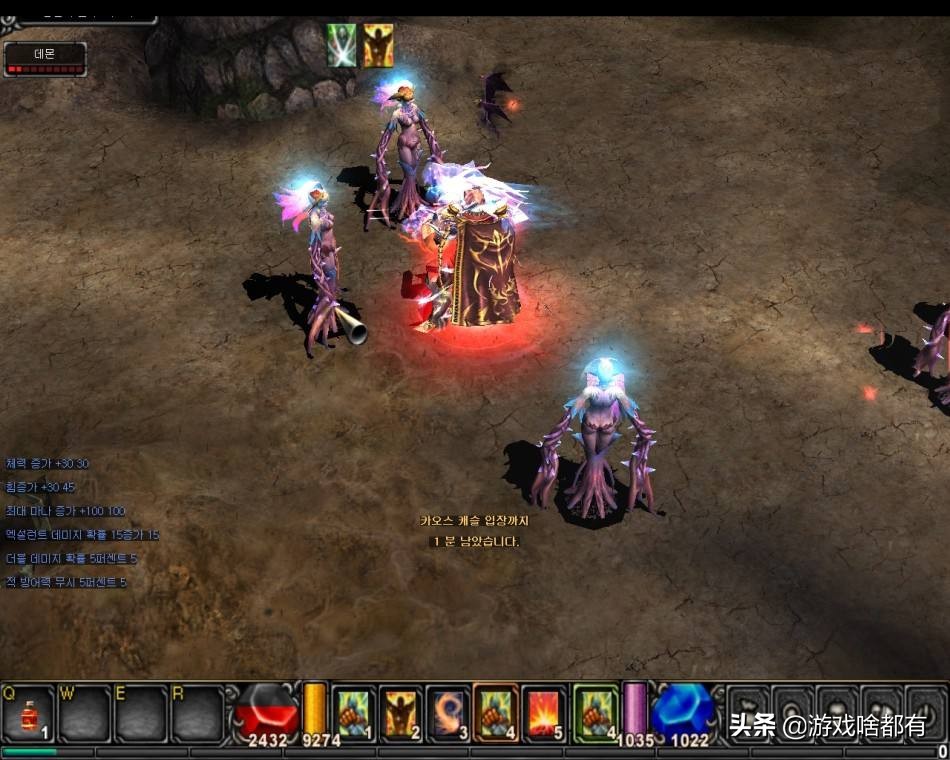Trigger the fiery explosion skill numbered 5
950x760 pixels.
[x=544, y=713]
